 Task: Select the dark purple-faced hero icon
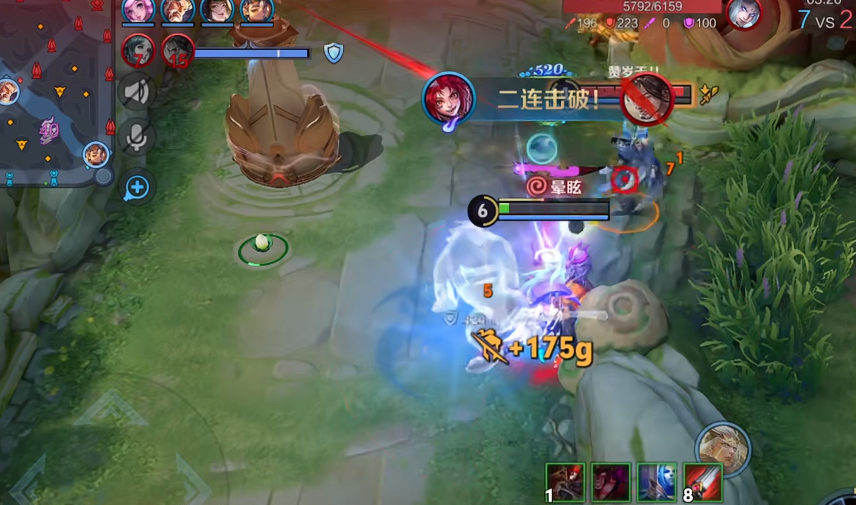tap(609, 481)
